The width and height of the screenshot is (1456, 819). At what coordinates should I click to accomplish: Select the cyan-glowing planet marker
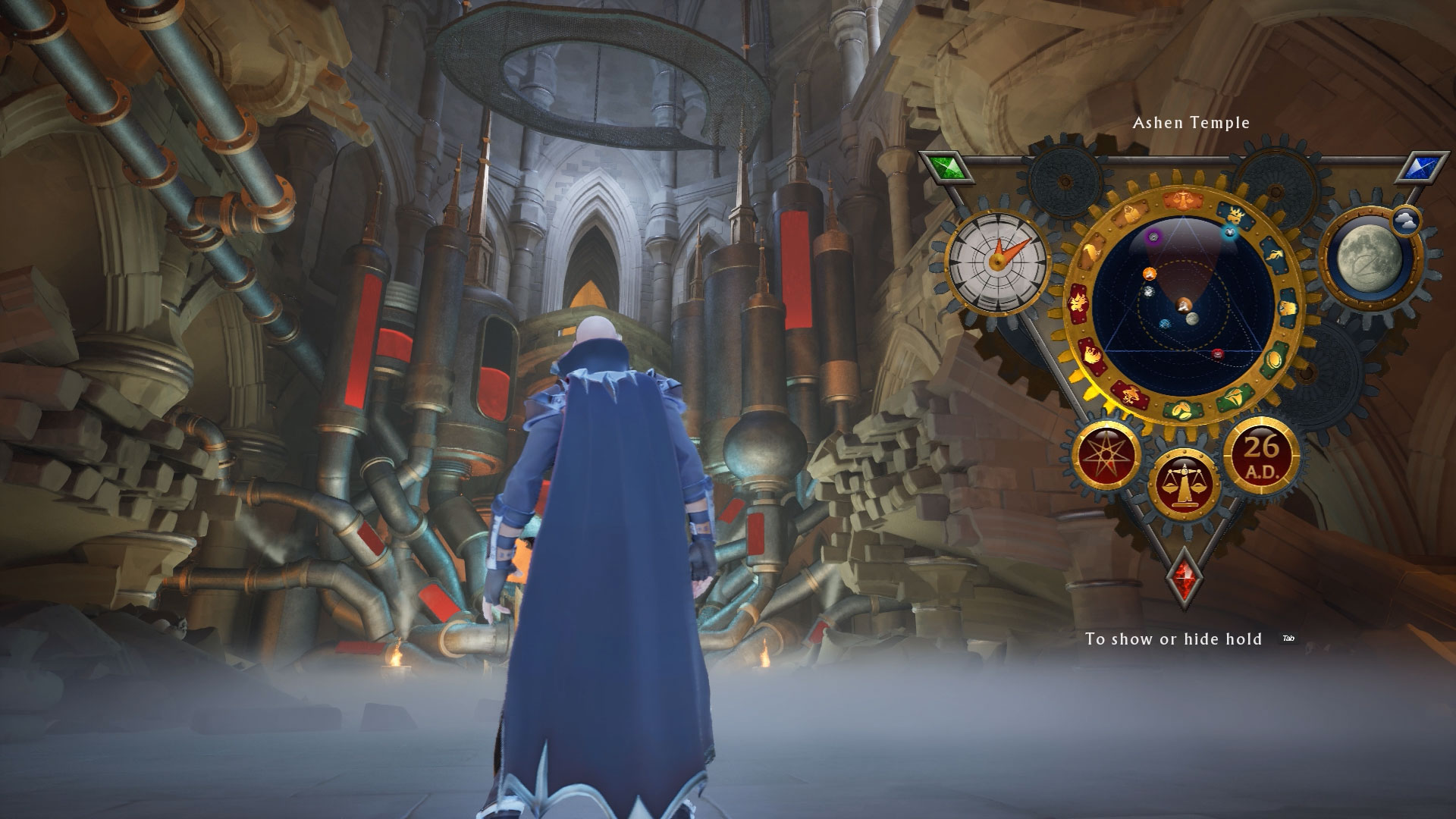[1230, 233]
